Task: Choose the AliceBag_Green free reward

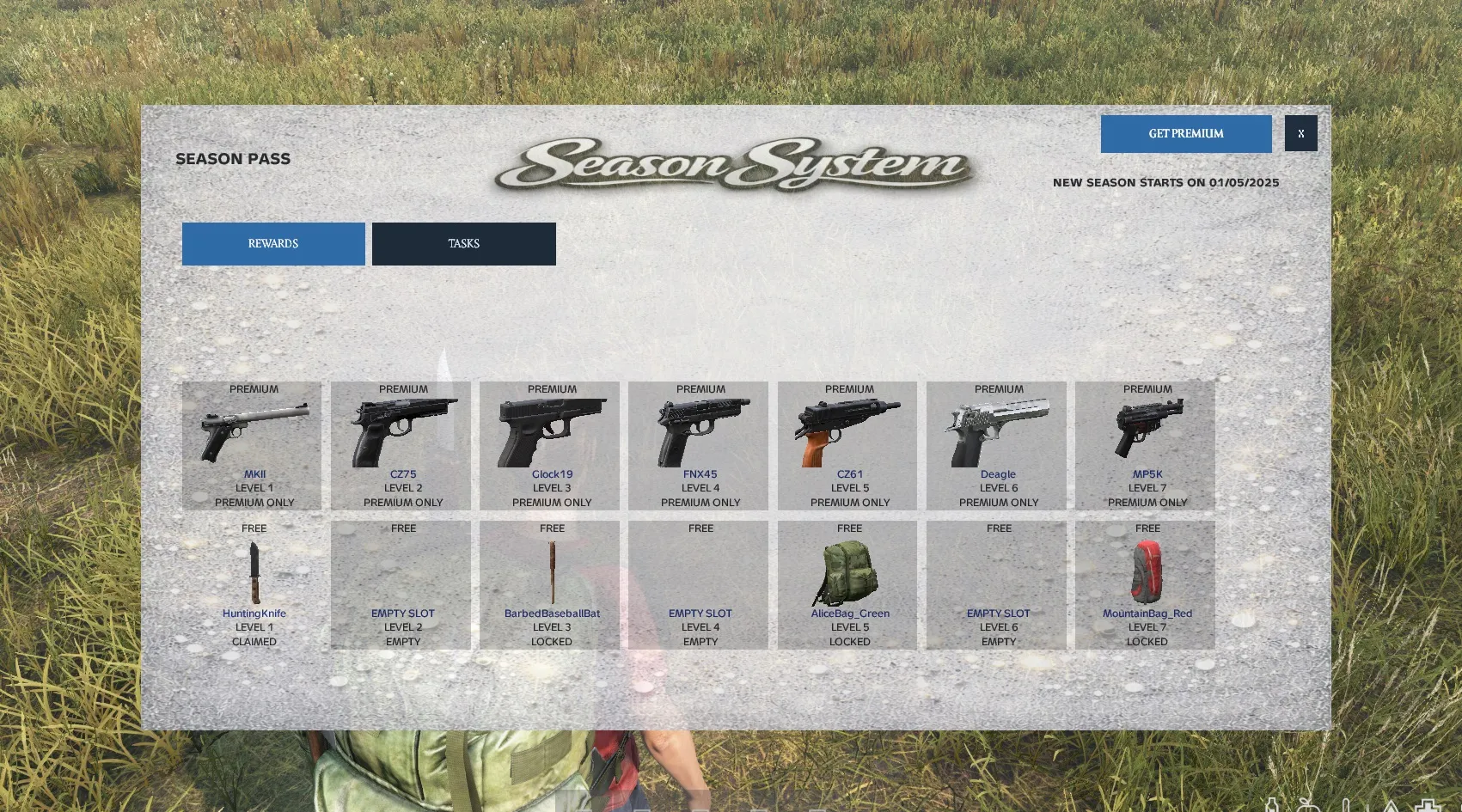Action: (x=847, y=584)
